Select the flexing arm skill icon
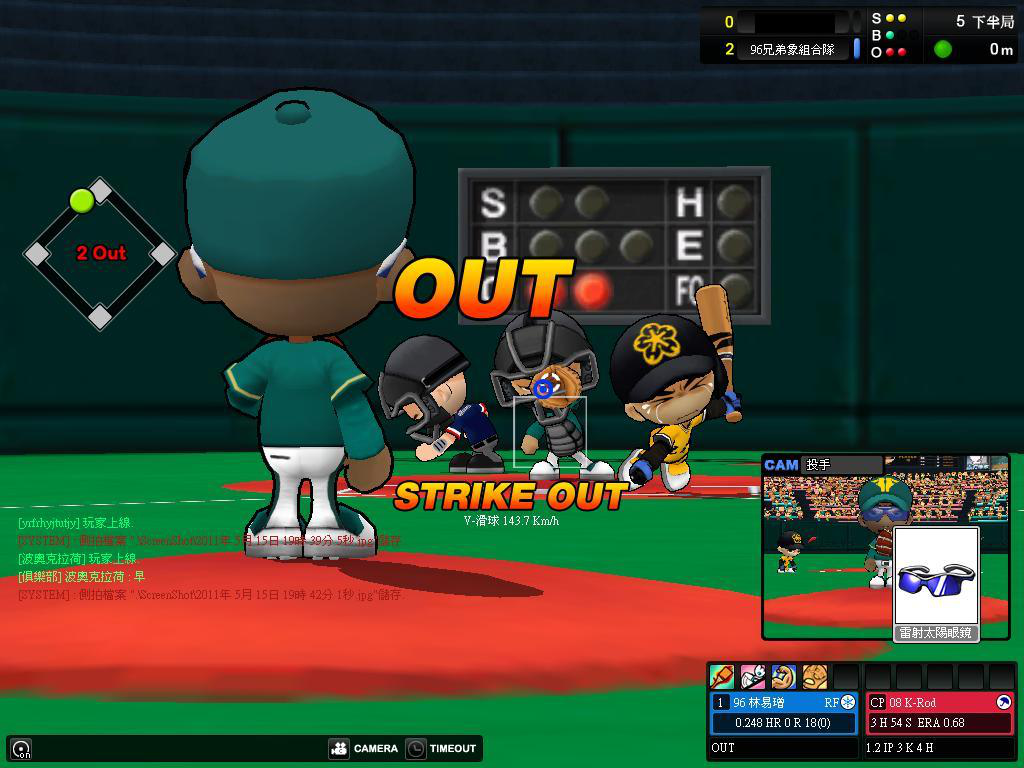Viewport: 1024px width, 768px height. point(784,677)
